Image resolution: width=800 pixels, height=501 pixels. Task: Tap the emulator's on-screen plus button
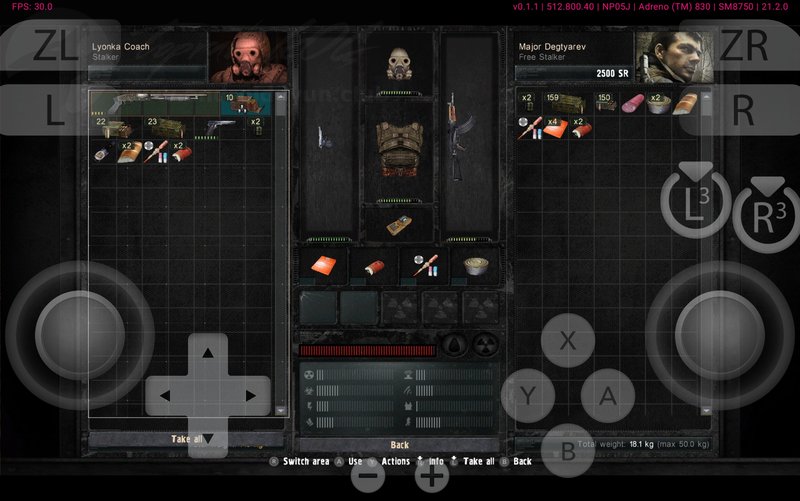click(x=431, y=476)
